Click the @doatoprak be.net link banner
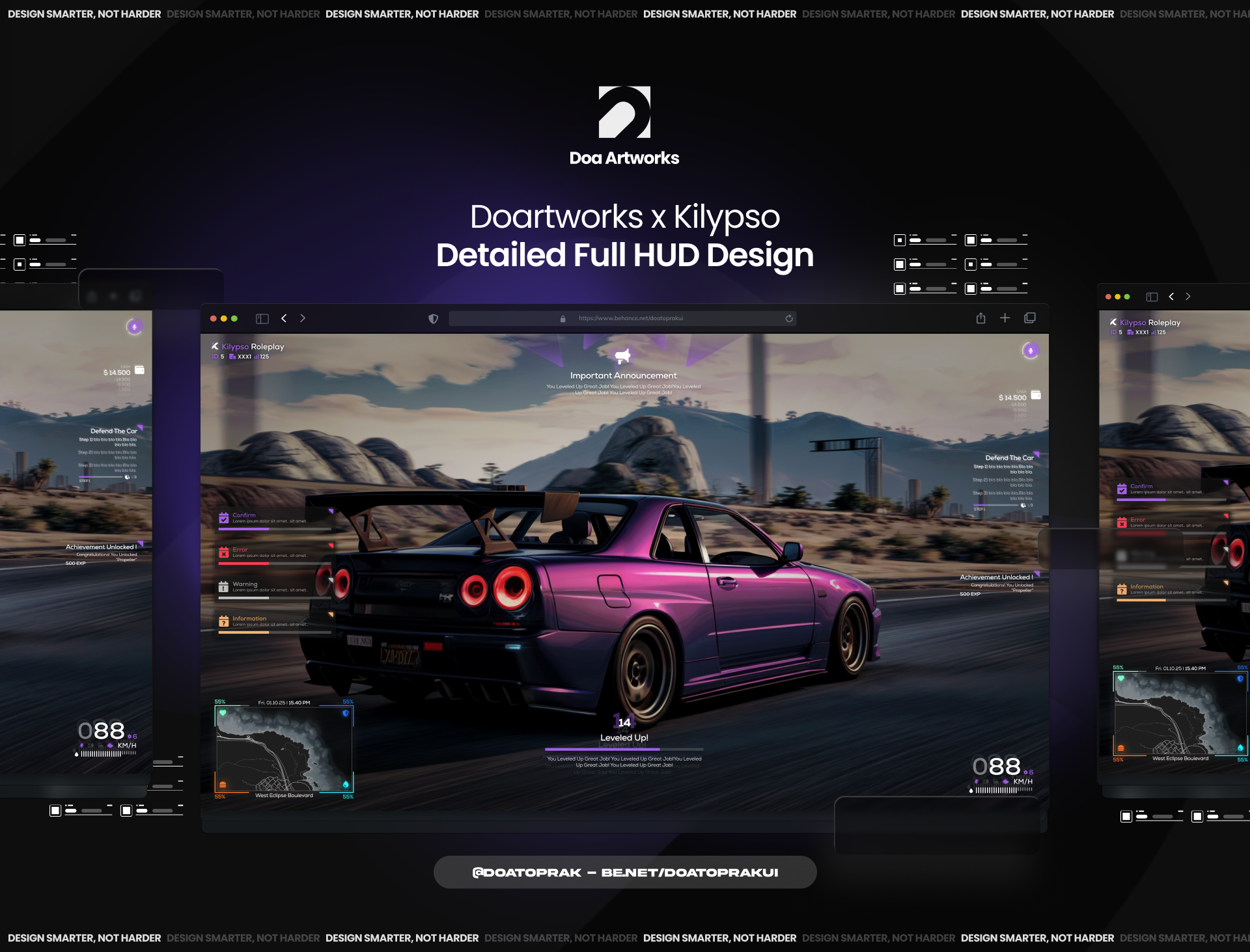The width and height of the screenshot is (1250, 952). [x=625, y=872]
